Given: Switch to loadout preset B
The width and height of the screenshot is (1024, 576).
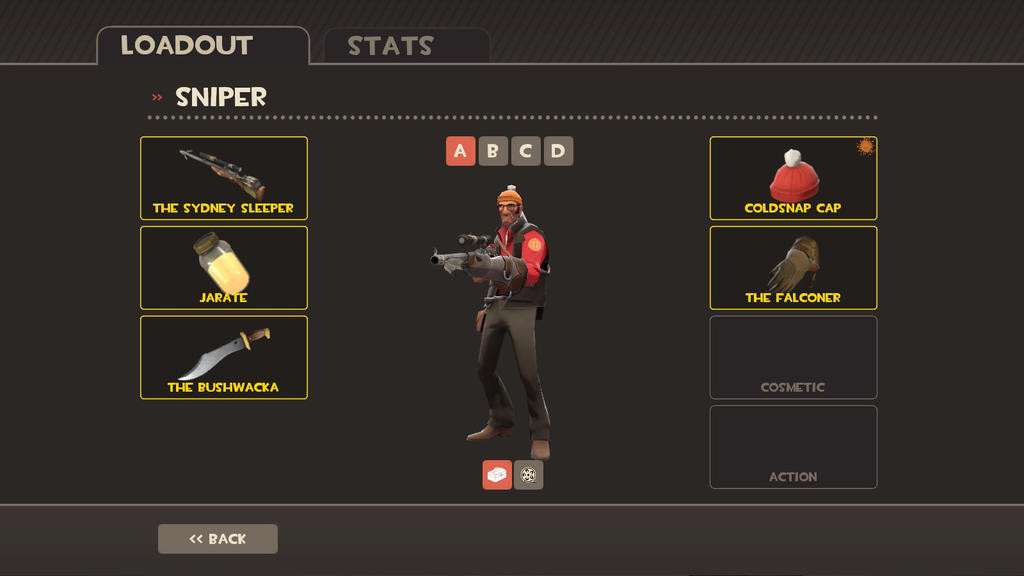Looking at the screenshot, I should (x=492, y=151).
